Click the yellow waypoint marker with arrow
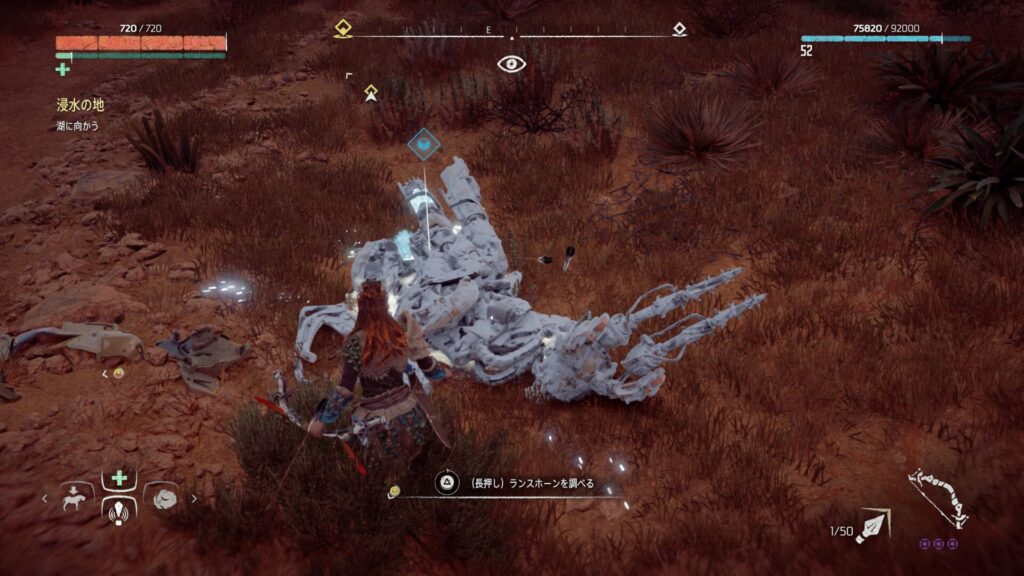 click(371, 93)
